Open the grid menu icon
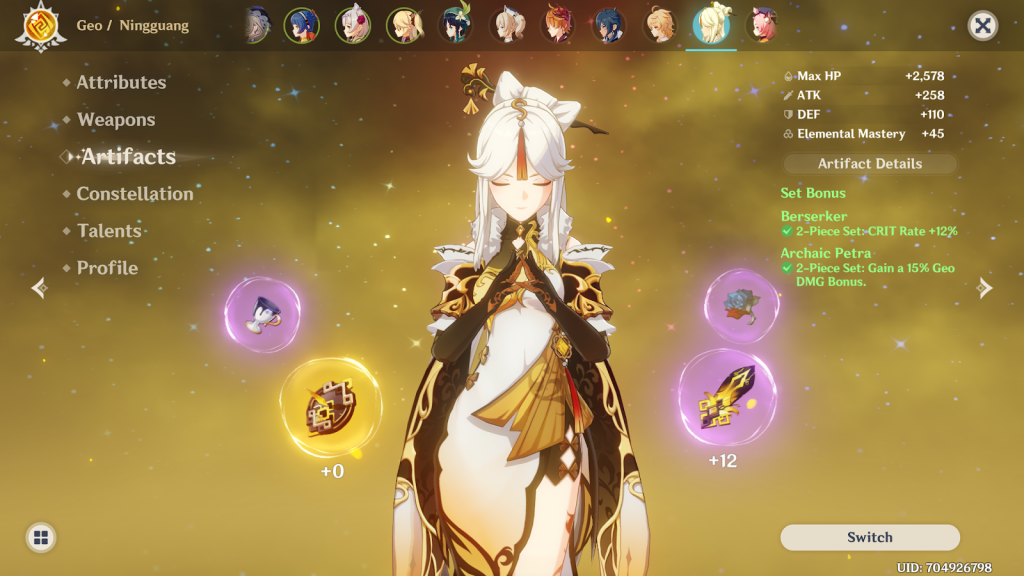This screenshot has height=576, width=1024. 41,537
